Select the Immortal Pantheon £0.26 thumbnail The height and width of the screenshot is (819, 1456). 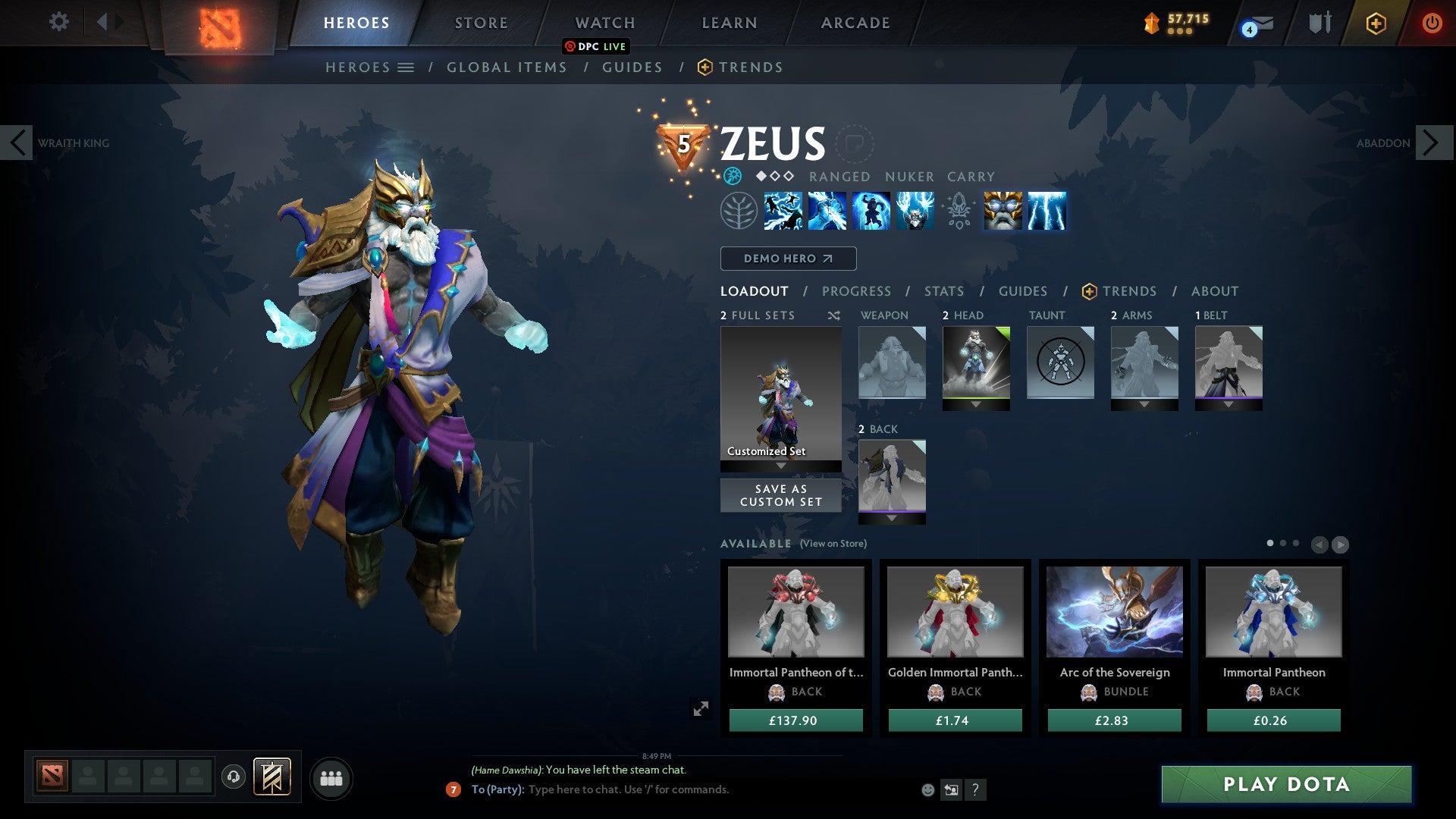coord(1272,613)
